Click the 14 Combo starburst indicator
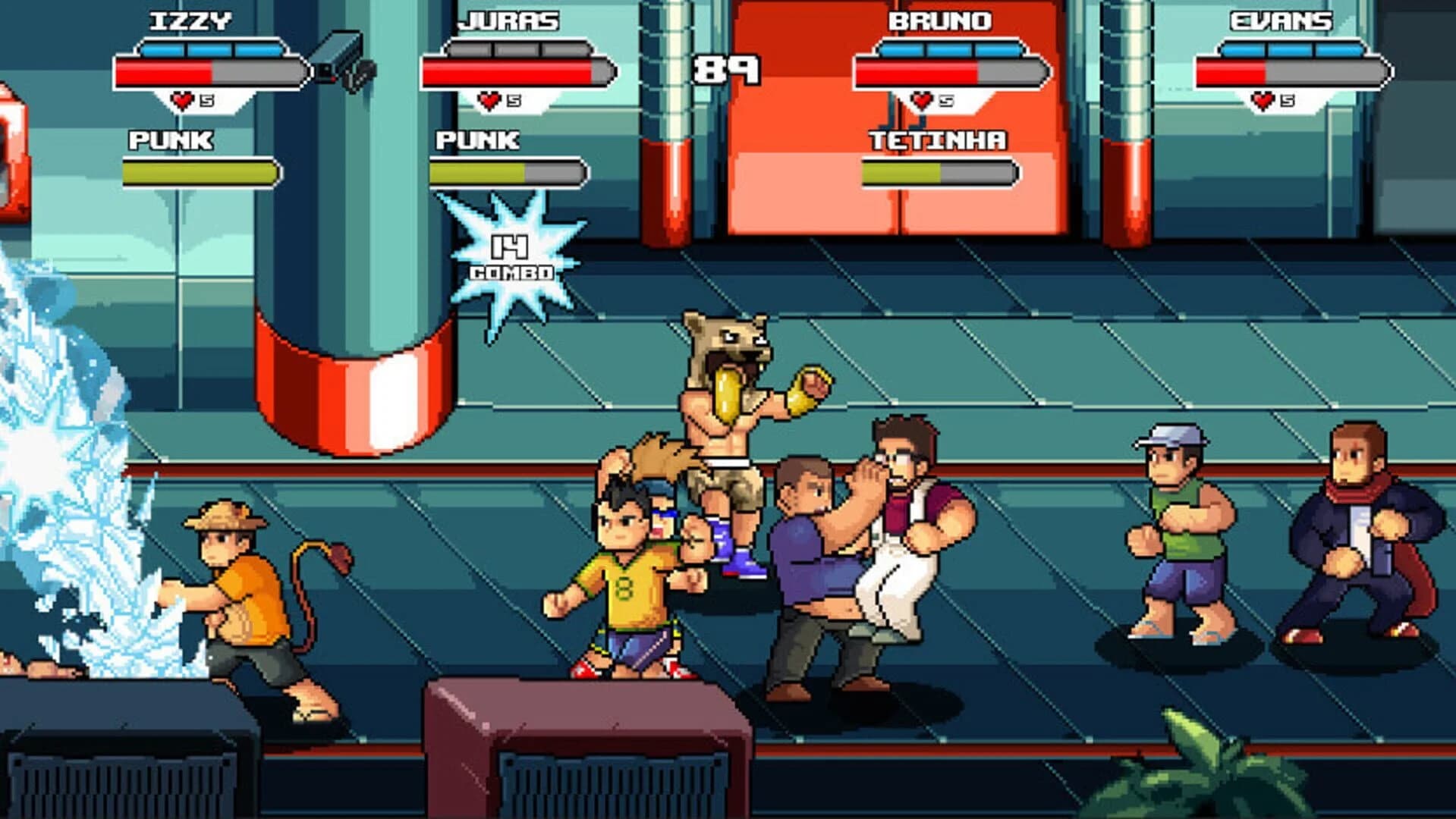 pyautogui.click(x=508, y=250)
